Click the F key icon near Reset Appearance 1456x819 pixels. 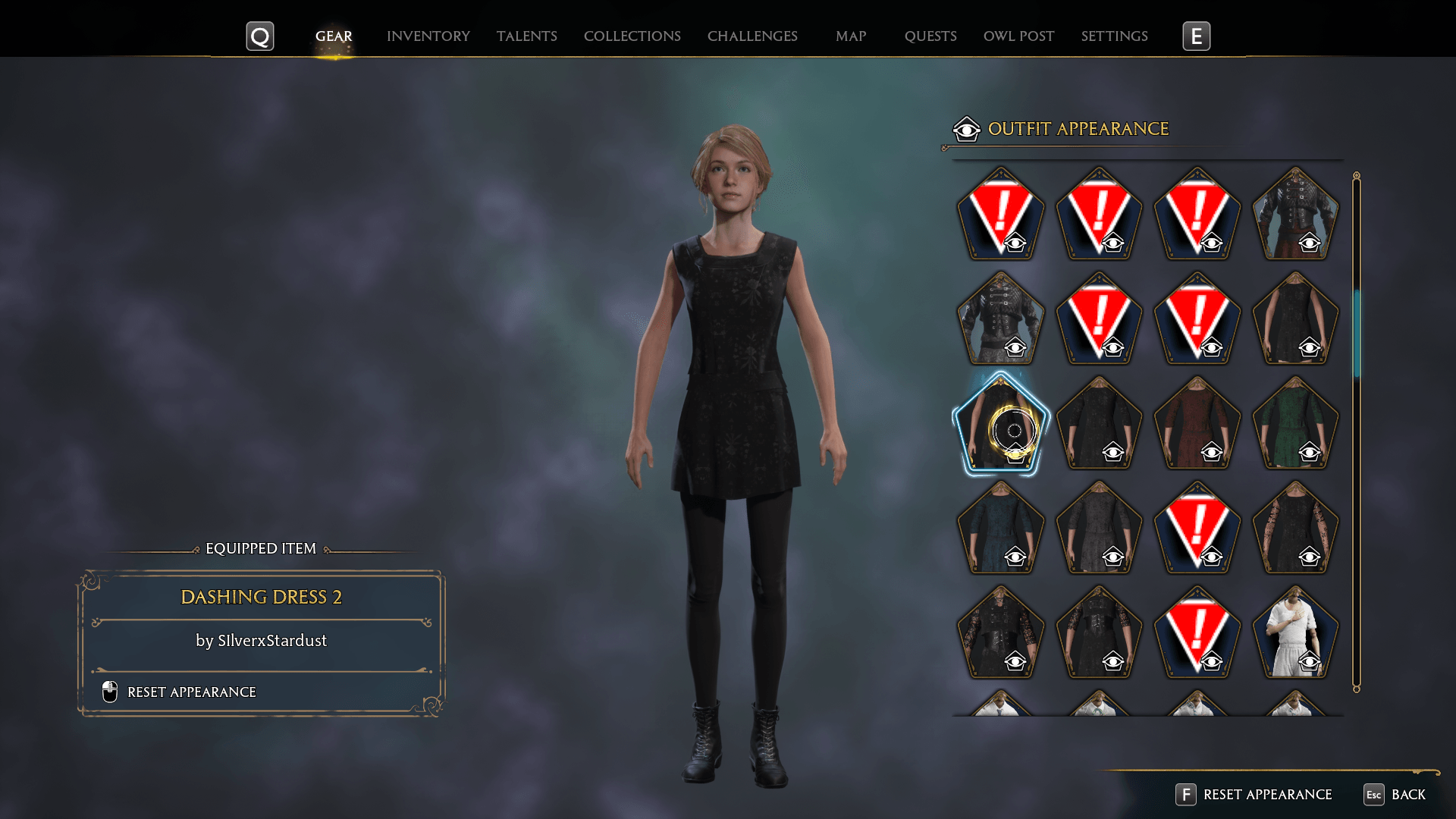1185,795
